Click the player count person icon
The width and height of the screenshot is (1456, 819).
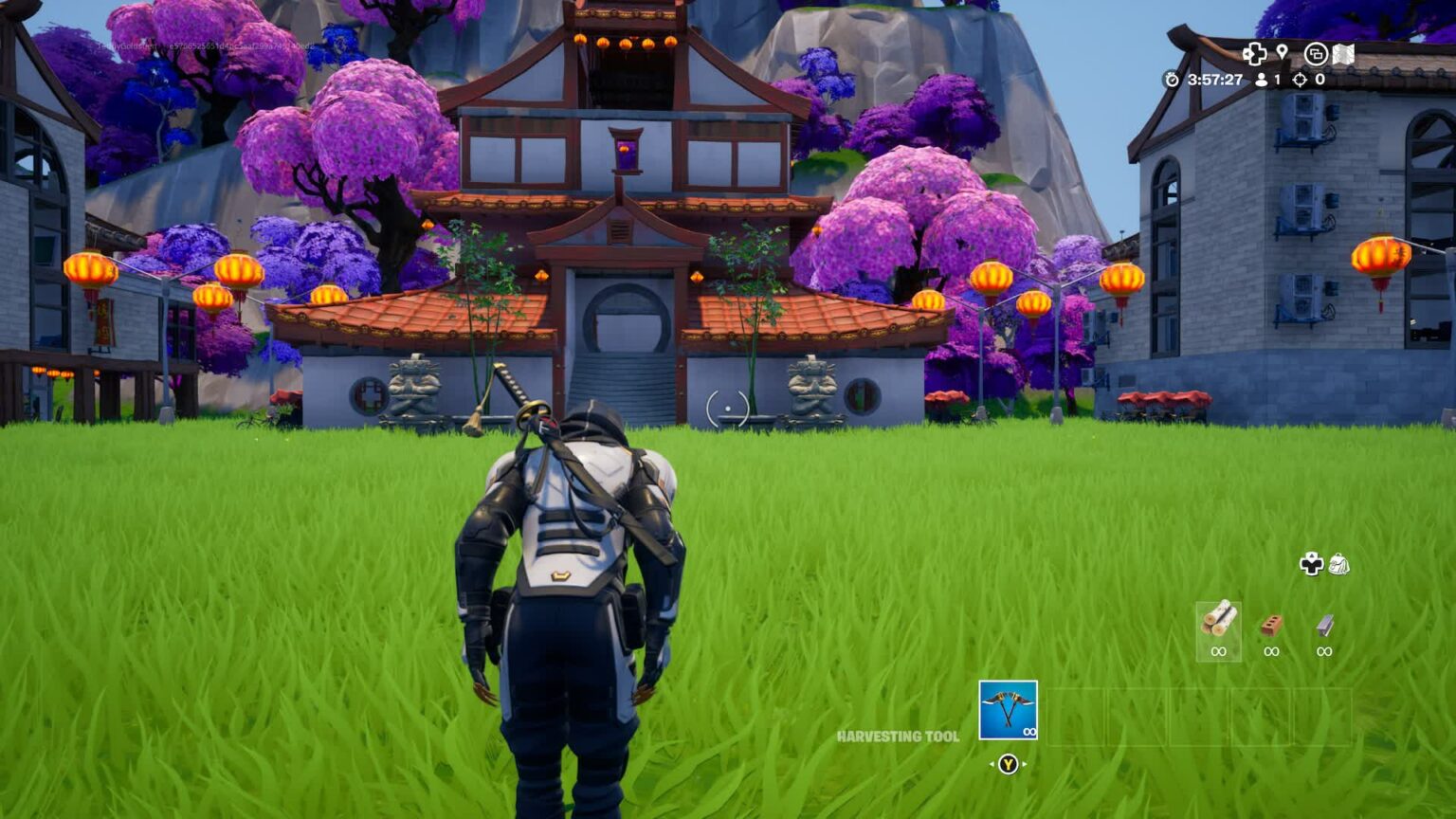[1261, 80]
